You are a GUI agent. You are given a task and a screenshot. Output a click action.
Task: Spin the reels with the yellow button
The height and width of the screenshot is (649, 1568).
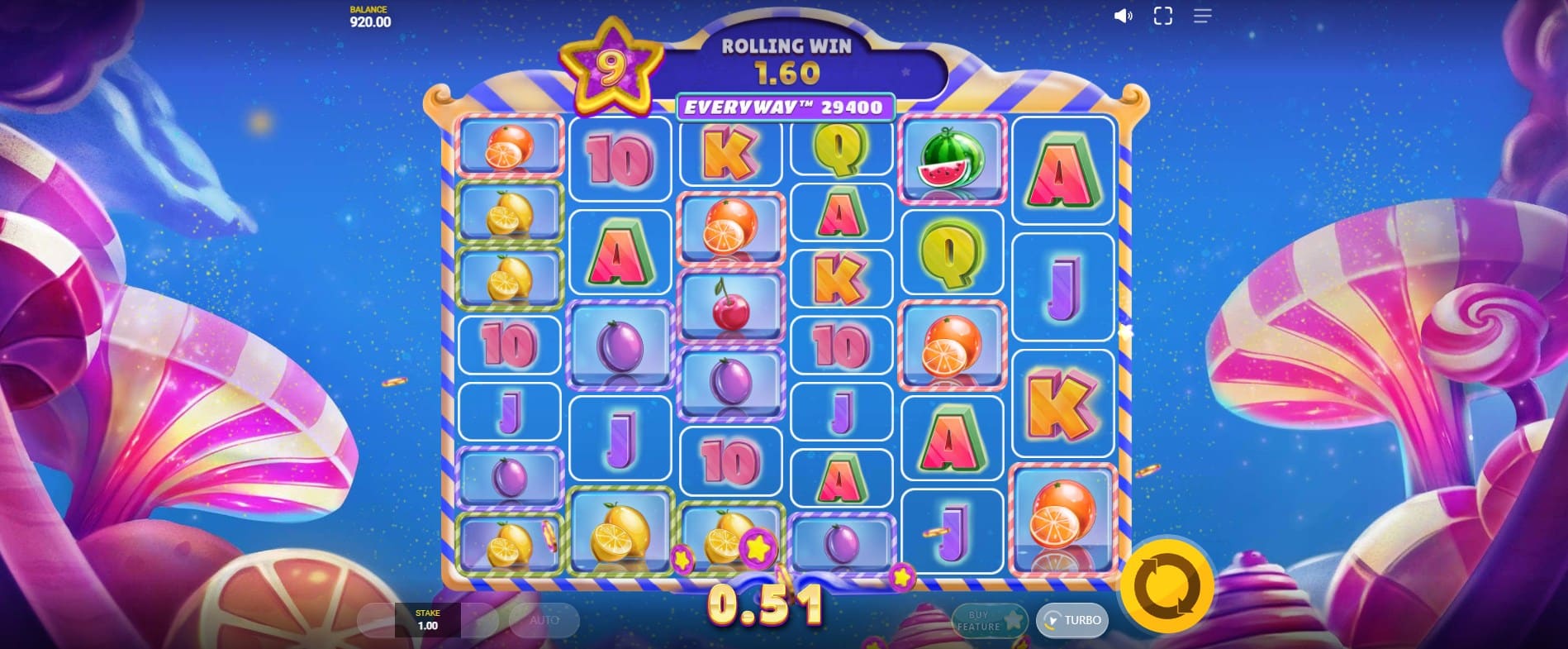1166,585
